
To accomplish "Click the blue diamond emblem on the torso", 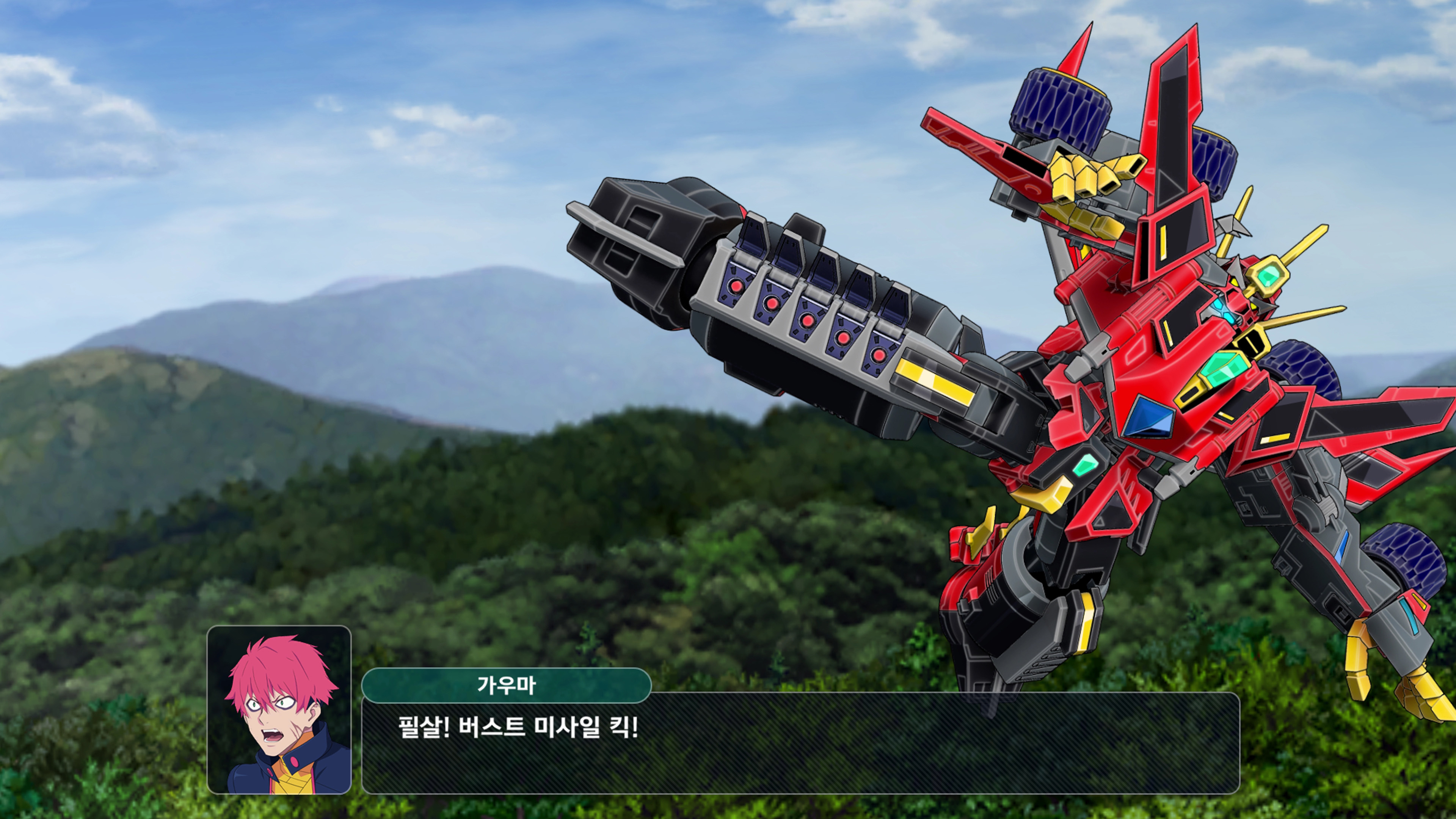I will (1148, 416).
